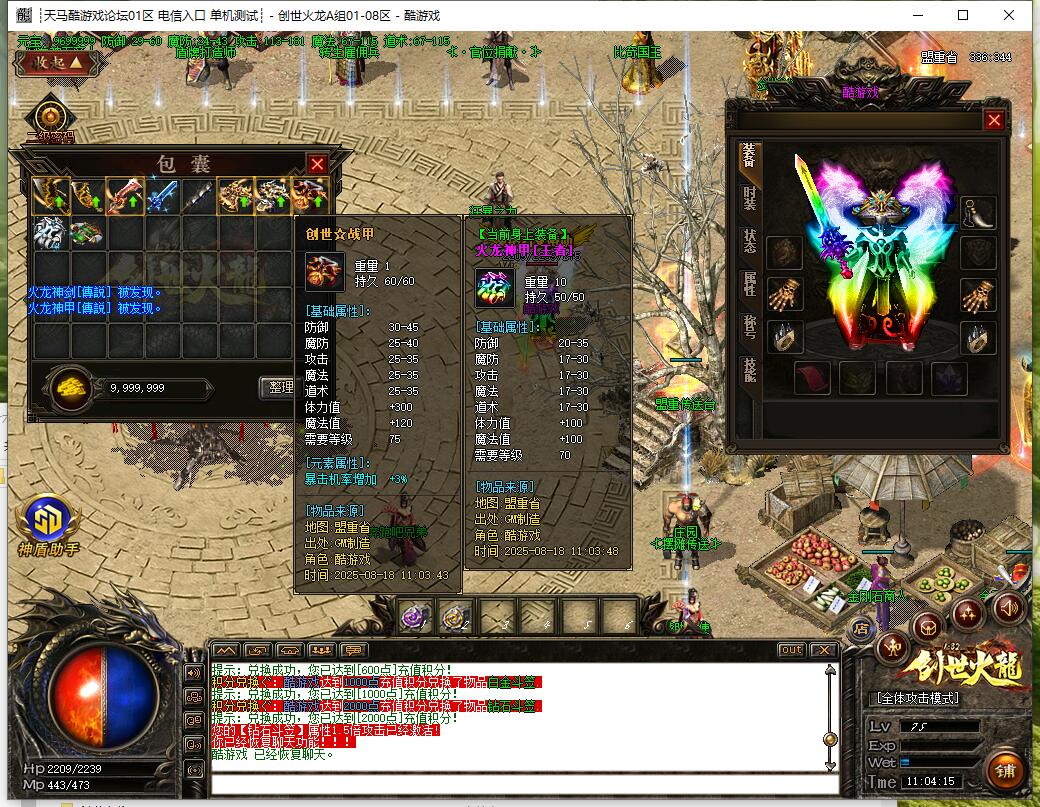Toggle the sound speaker button
The height and width of the screenshot is (807, 1040).
1008,607
